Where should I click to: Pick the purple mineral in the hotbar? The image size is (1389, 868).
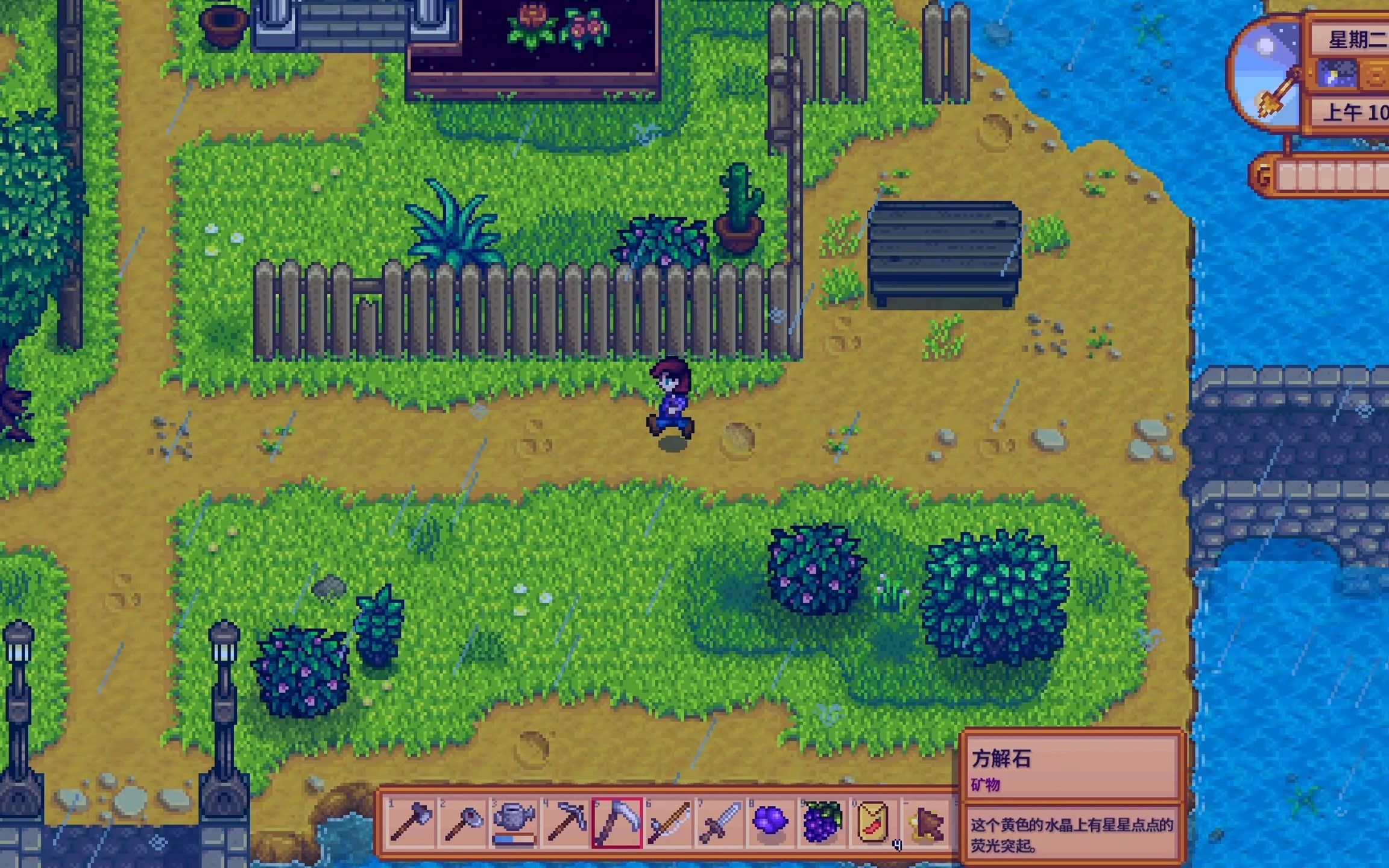point(770,822)
